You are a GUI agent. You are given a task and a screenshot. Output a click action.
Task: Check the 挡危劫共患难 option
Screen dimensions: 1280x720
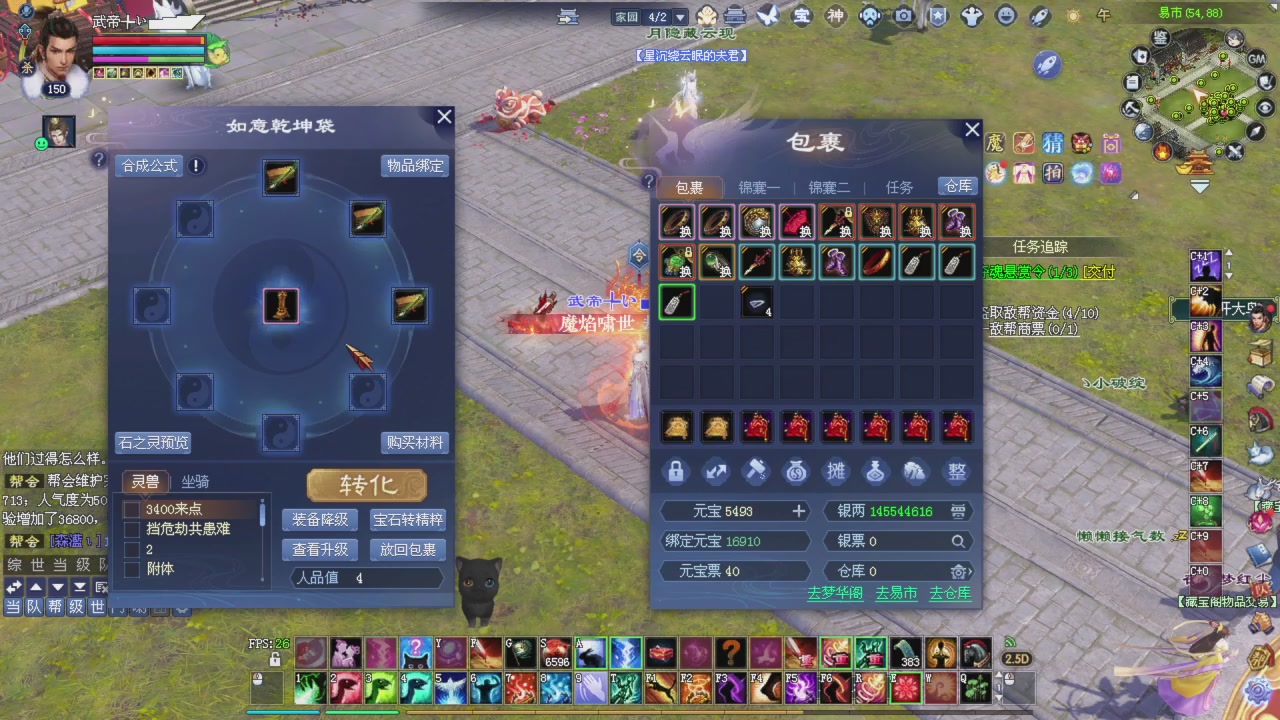tap(133, 528)
